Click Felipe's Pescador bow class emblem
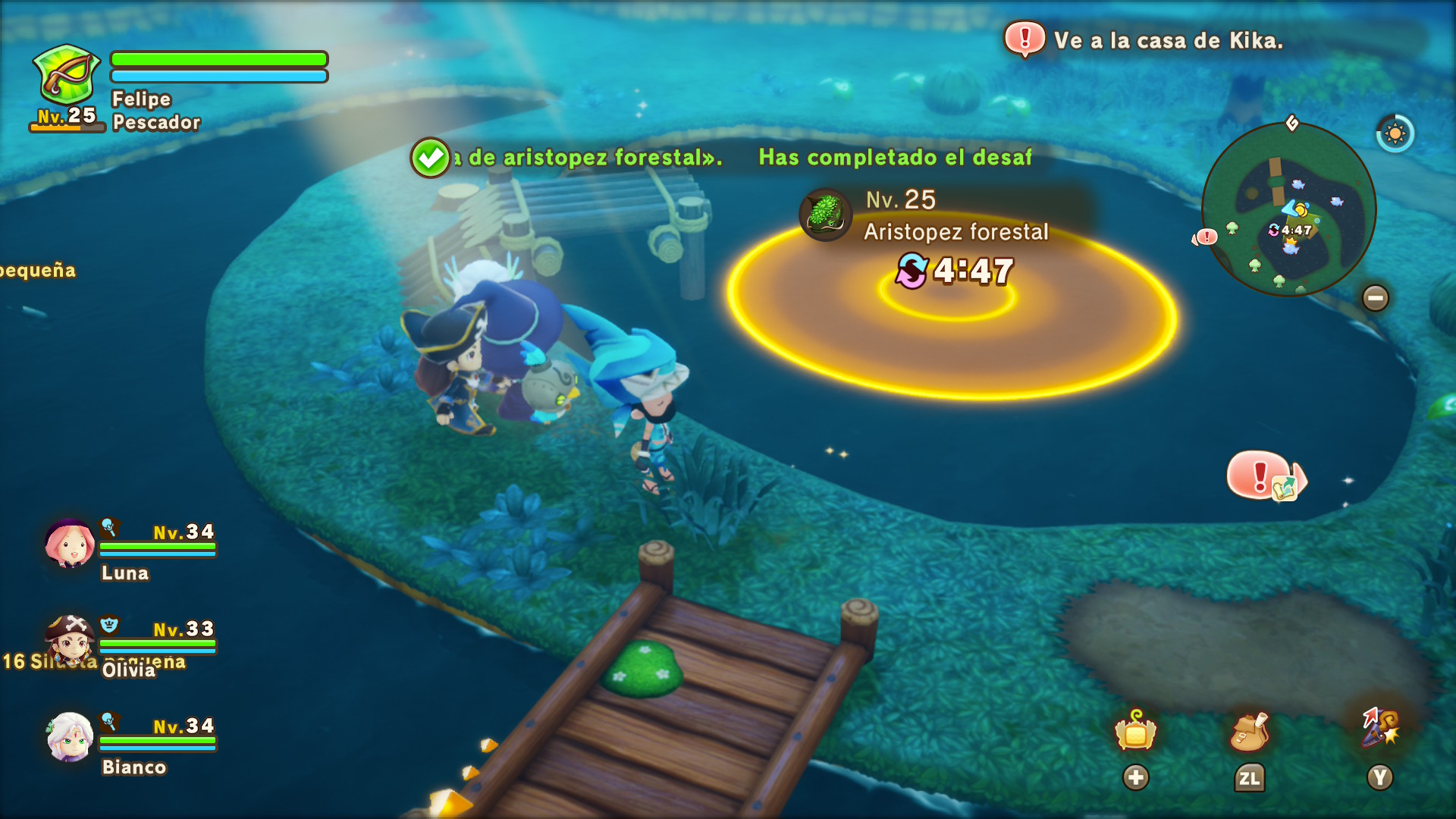Screen dimensions: 1456x819 pos(67,75)
